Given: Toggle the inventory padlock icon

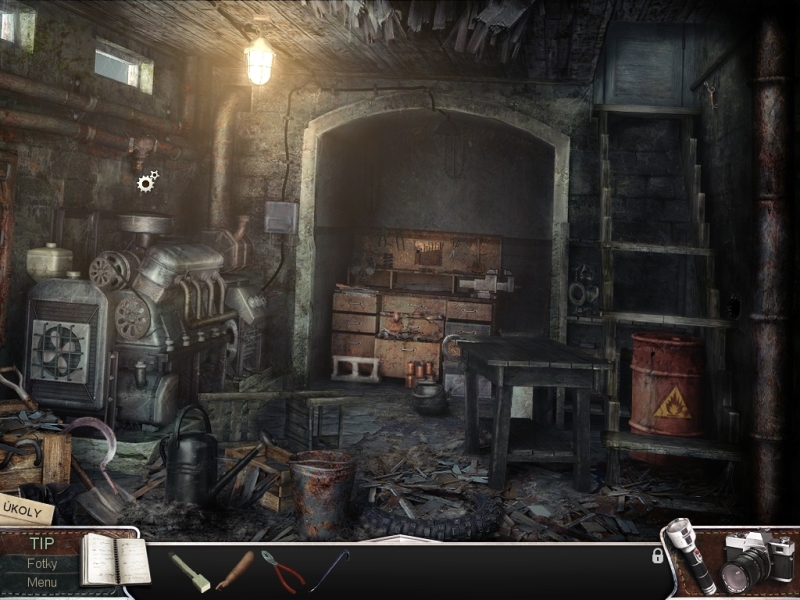Looking at the screenshot, I should [x=657, y=555].
